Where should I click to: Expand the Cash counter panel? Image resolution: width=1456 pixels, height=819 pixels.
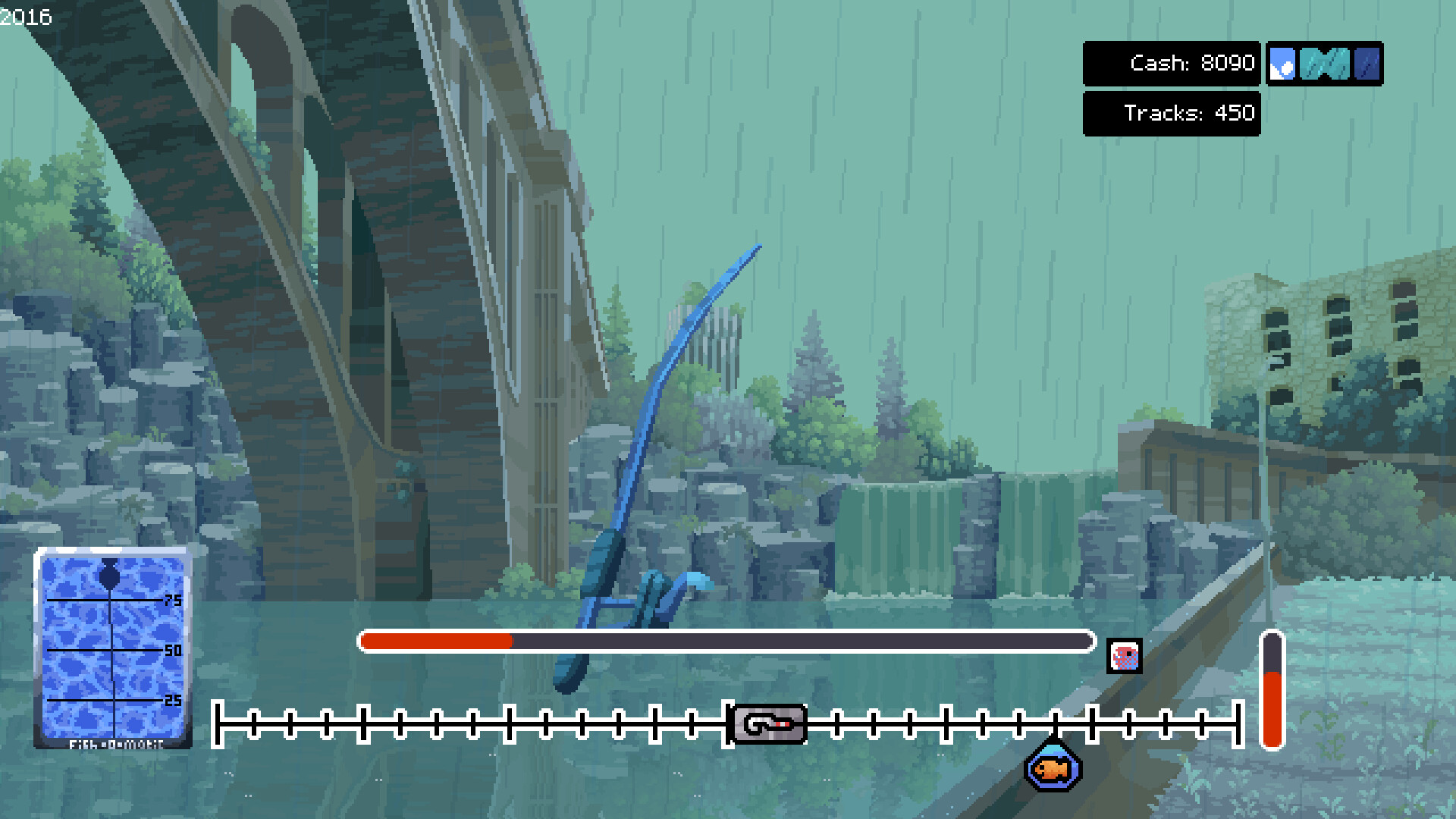point(1172,64)
